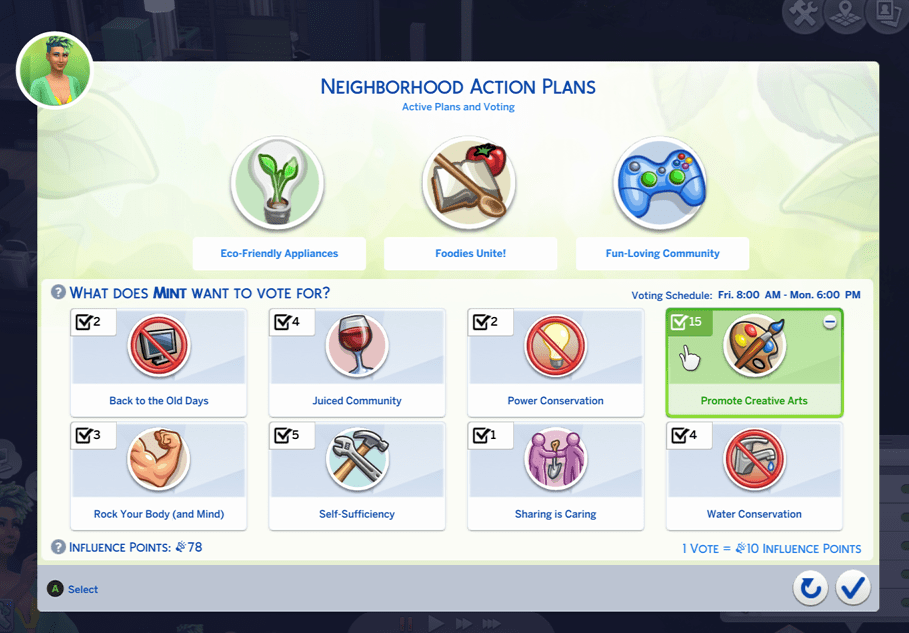
Task: Choose the Power Conservation plan
Action: [x=555, y=362]
